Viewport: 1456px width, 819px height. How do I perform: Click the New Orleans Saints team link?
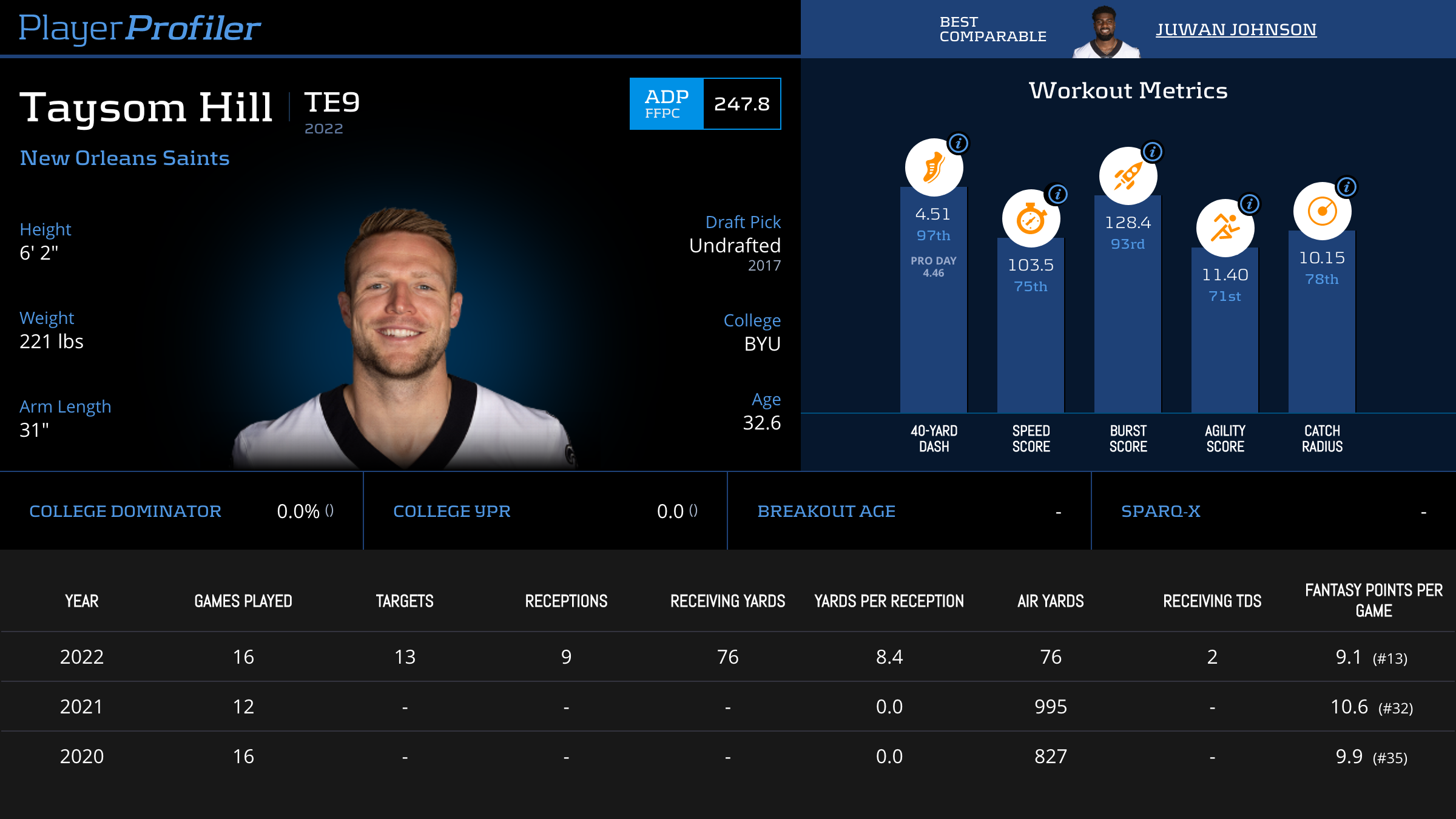tap(124, 158)
